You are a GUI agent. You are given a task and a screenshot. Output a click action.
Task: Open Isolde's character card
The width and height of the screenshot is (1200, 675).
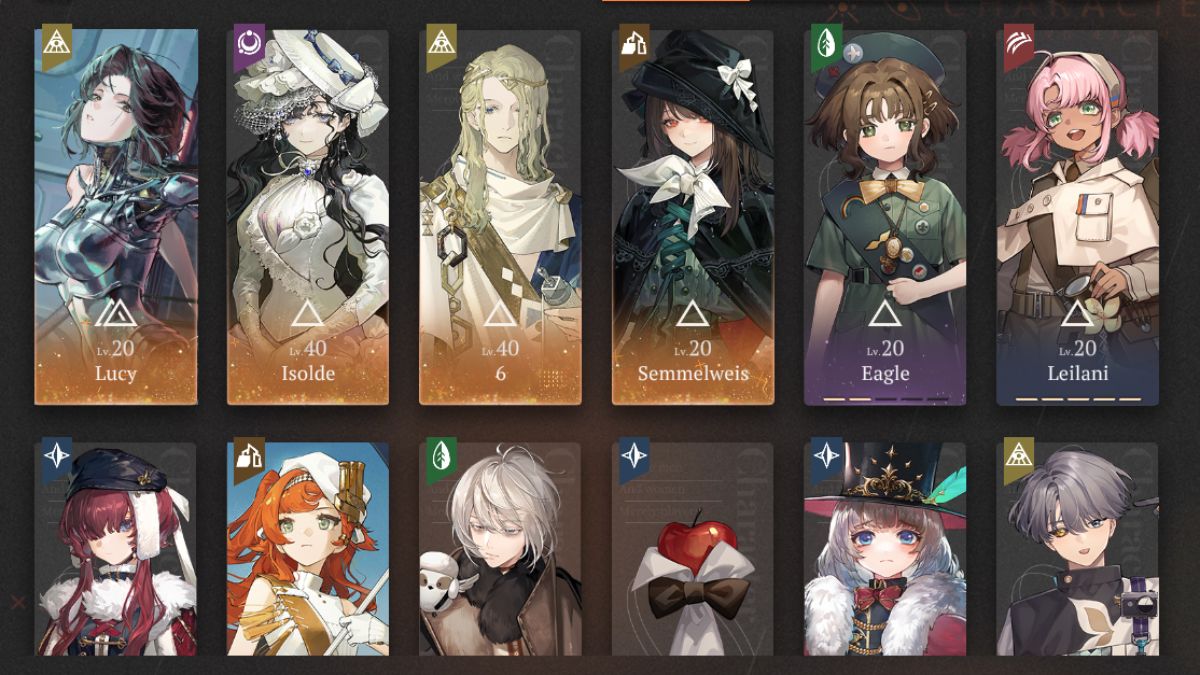(x=308, y=217)
